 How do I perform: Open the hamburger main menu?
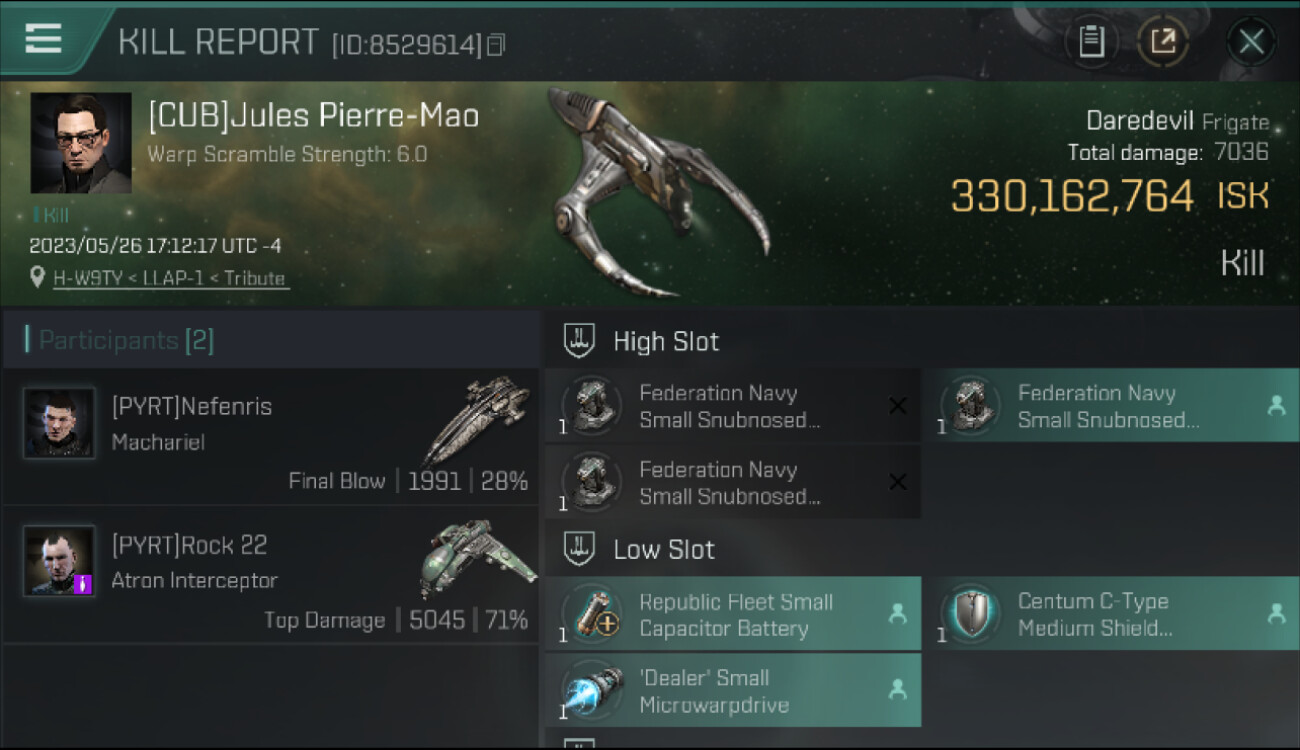[x=43, y=40]
